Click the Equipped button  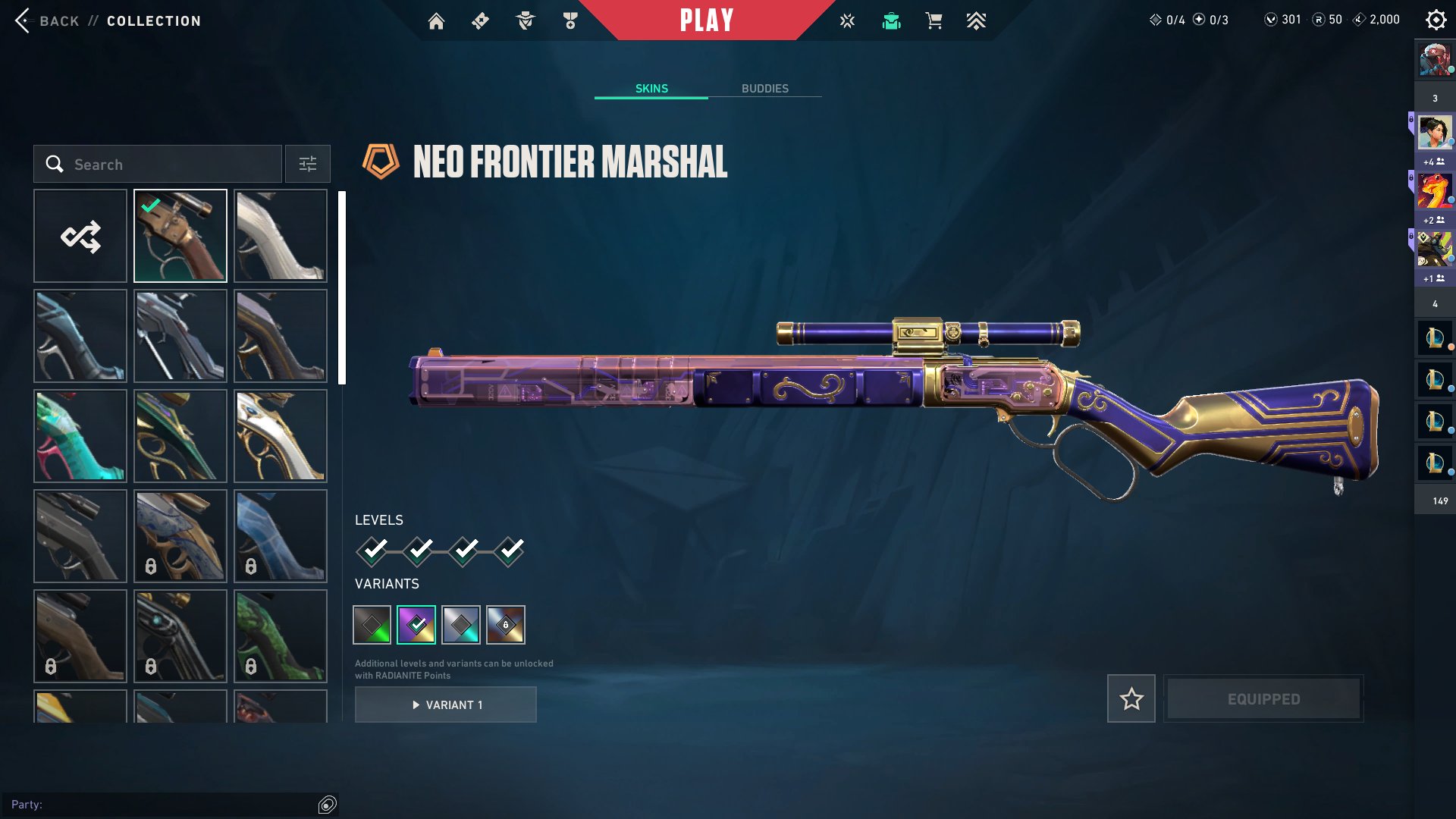click(1263, 698)
